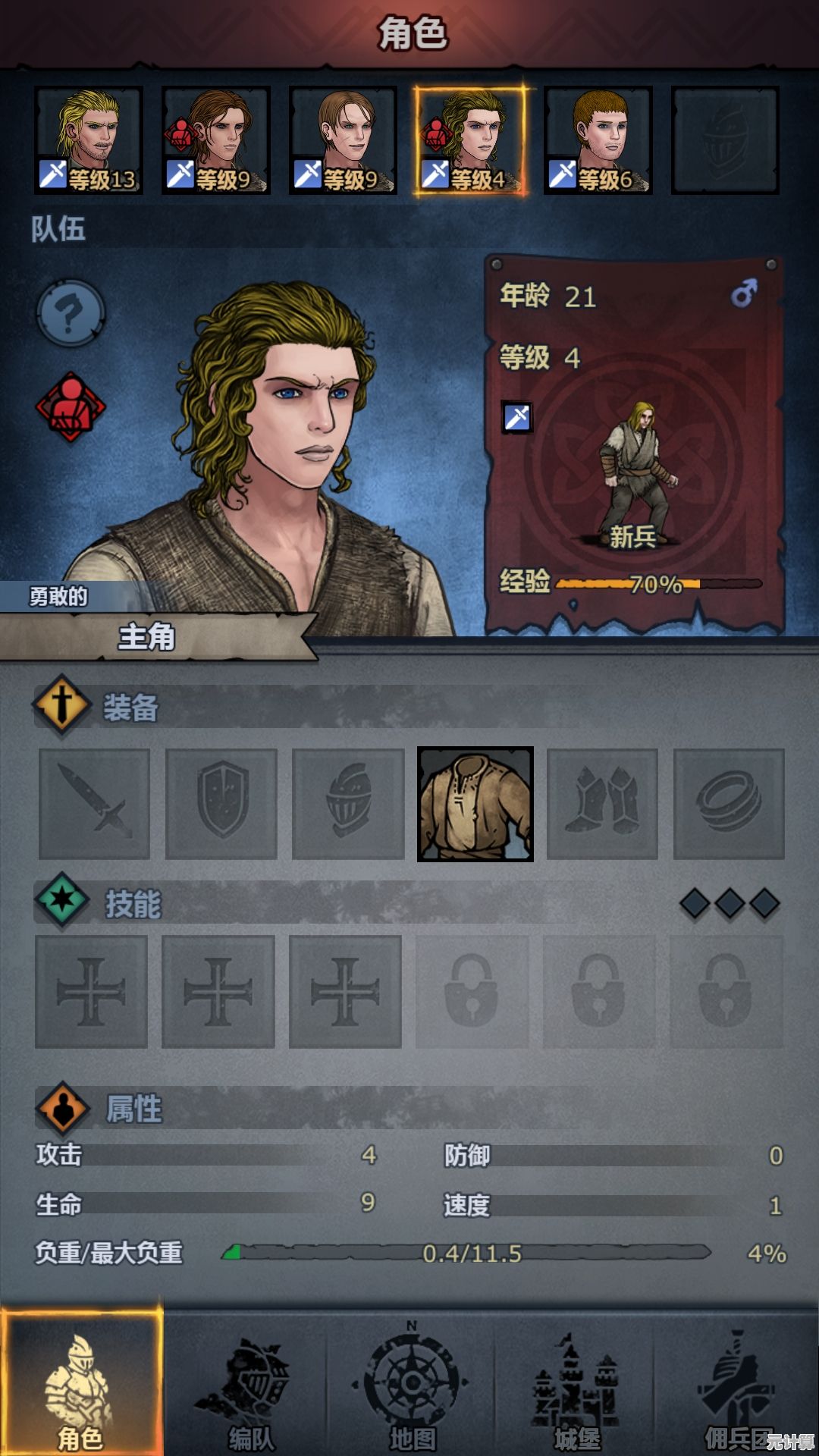Open the 地图 map tab
The width and height of the screenshot is (819, 1456).
pyautogui.click(x=412, y=1388)
